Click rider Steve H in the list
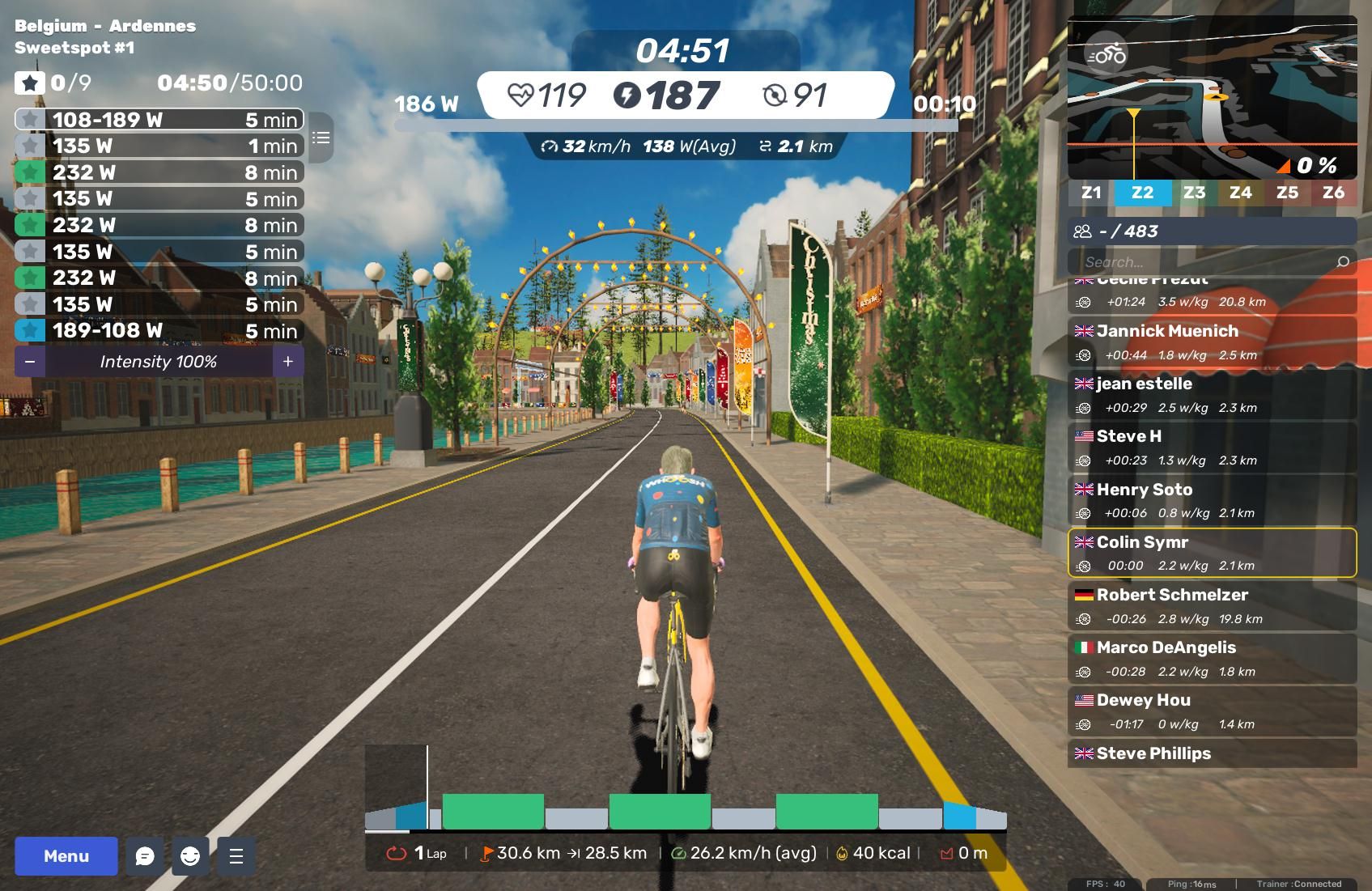 point(1212,447)
